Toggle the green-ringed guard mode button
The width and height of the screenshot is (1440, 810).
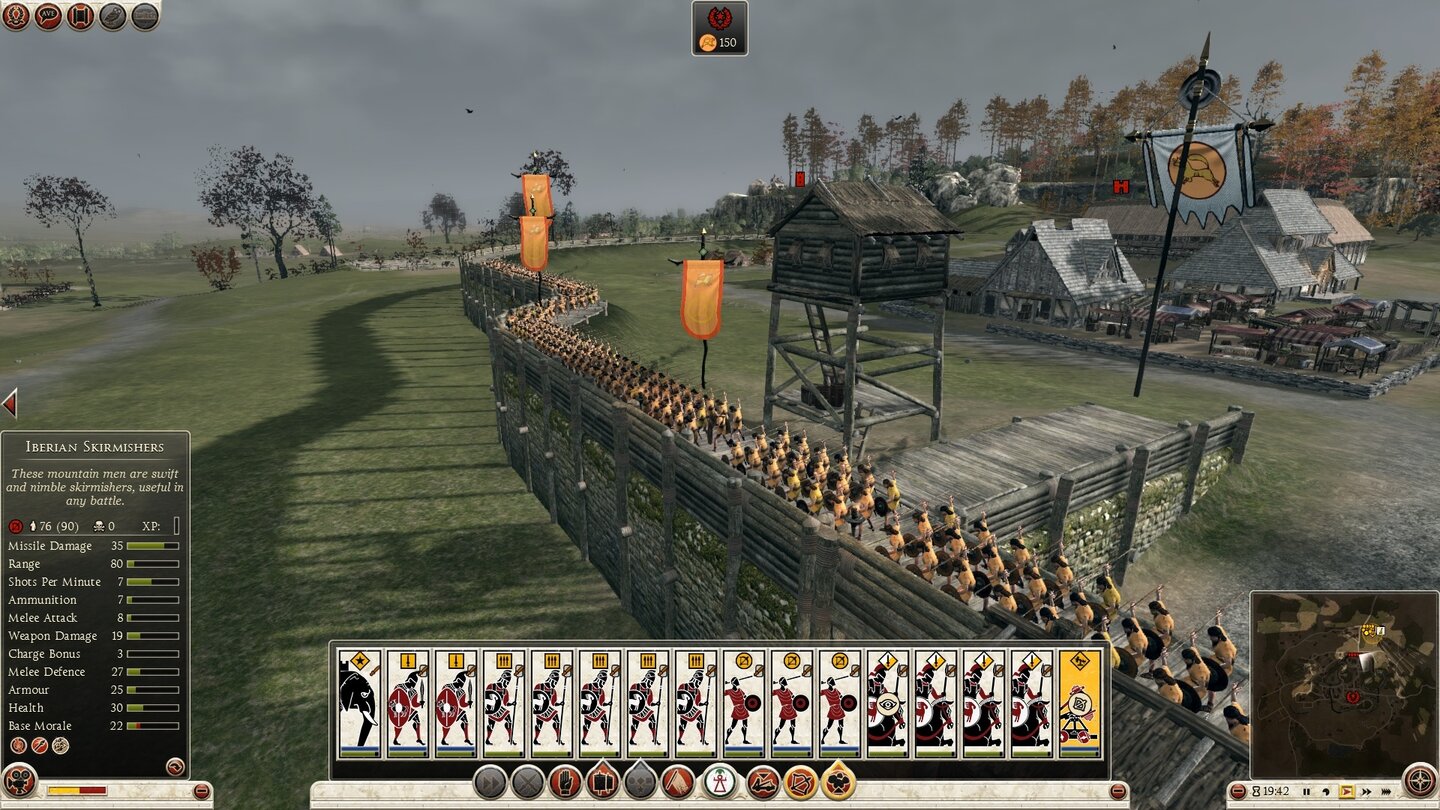[720, 781]
